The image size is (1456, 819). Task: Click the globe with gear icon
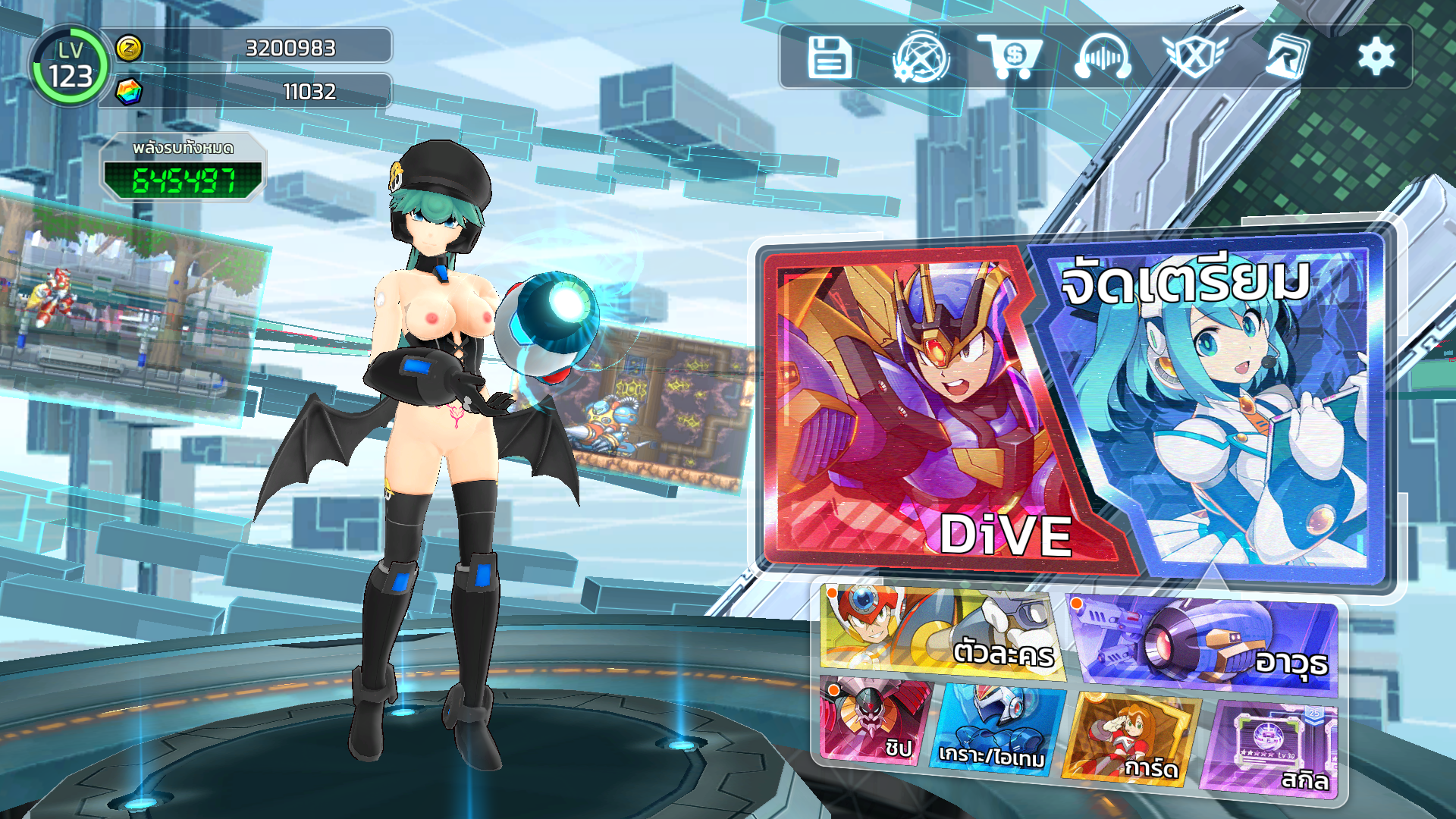921,57
